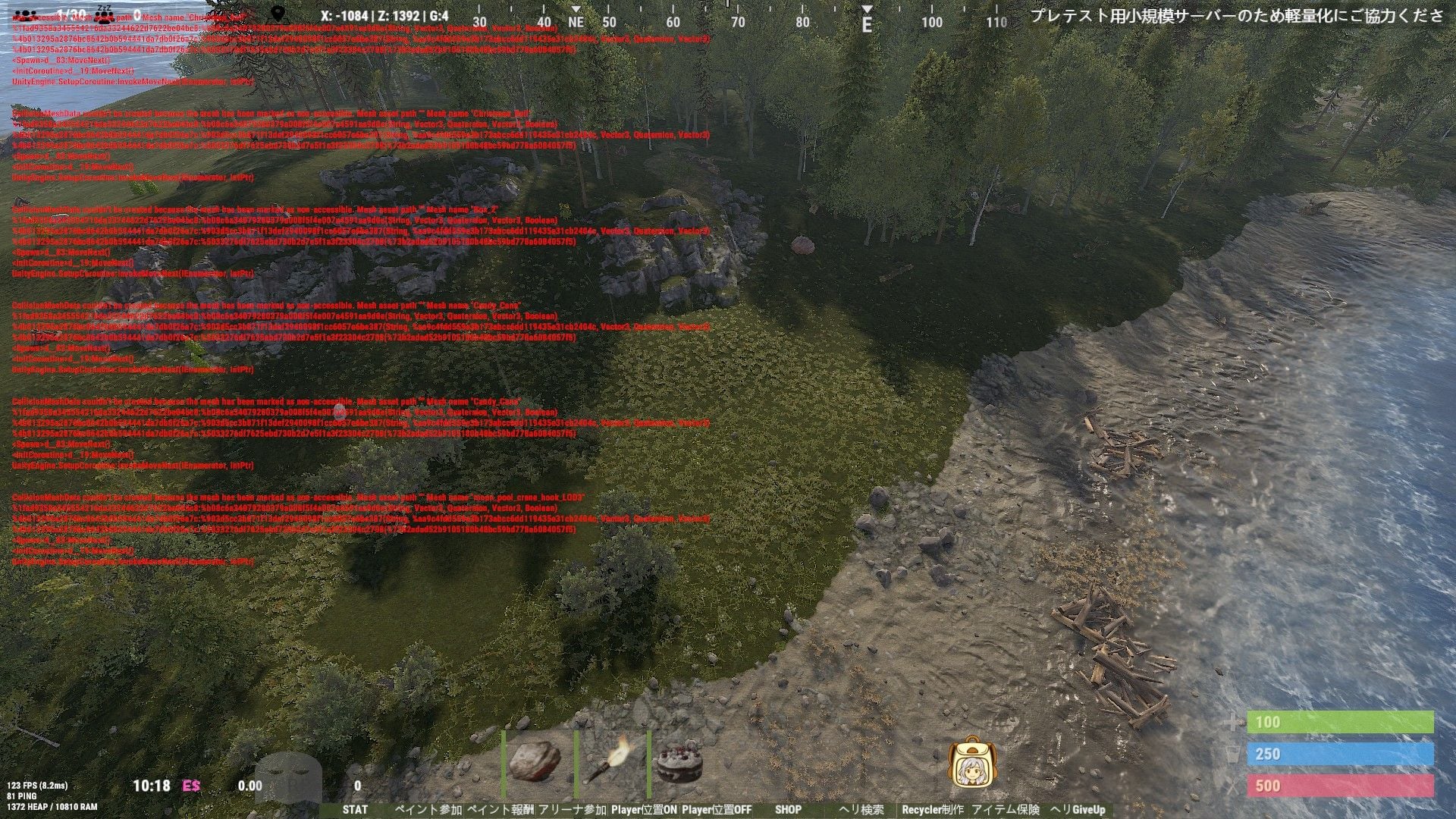Join paint with ペイント参加 button
Image resolution: width=1456 pixels, height=819 pixels.
point(428,810)
